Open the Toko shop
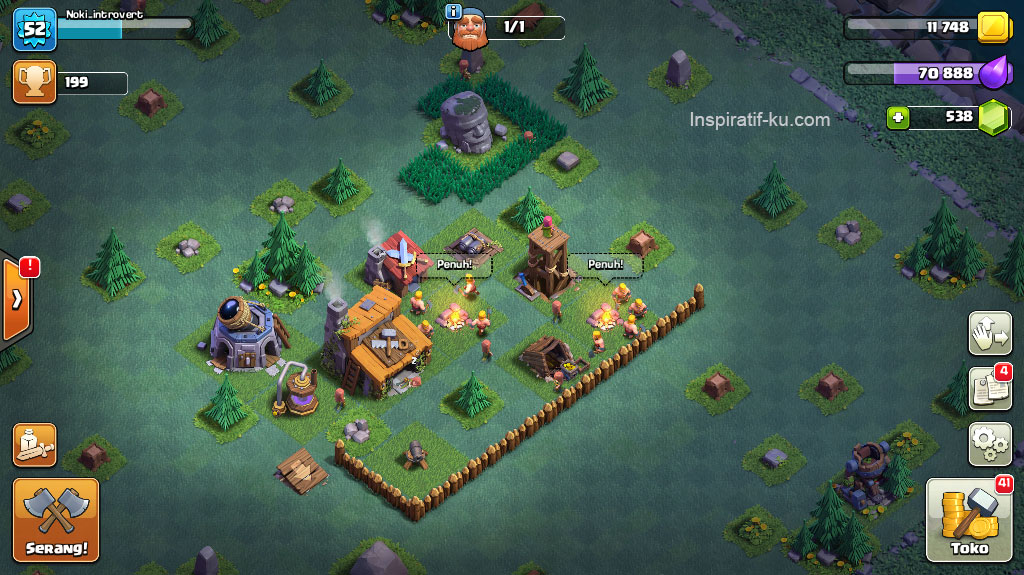This screenshot has width=1024, height=575. click(x=969, y=520)
